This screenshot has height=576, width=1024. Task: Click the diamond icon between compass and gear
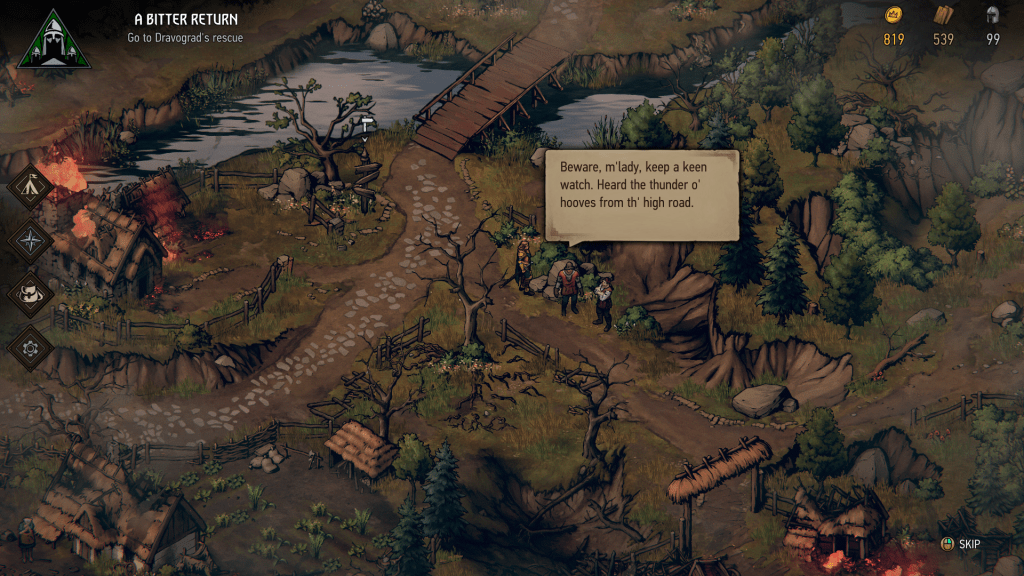point(31,295)
